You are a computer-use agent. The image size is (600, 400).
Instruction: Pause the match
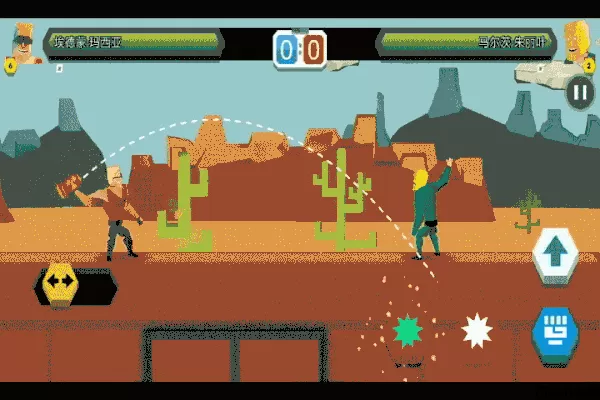tap(579, 93)
